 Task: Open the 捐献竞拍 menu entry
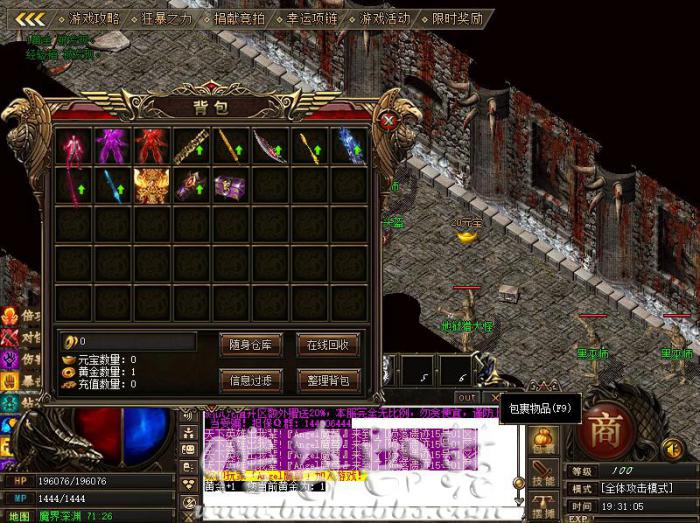(x=238, y=18)
